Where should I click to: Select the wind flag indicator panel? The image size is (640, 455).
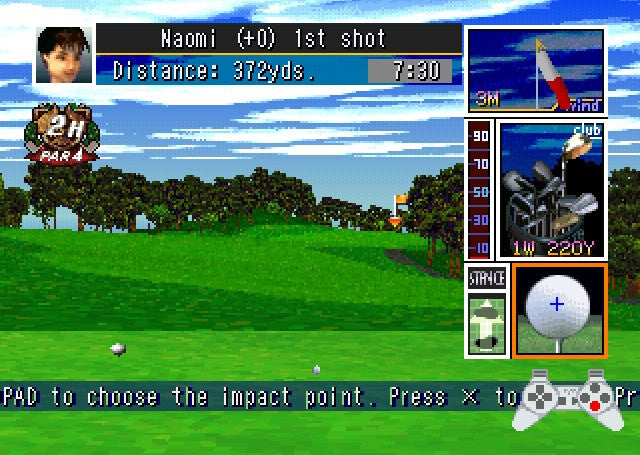[536, 71]
